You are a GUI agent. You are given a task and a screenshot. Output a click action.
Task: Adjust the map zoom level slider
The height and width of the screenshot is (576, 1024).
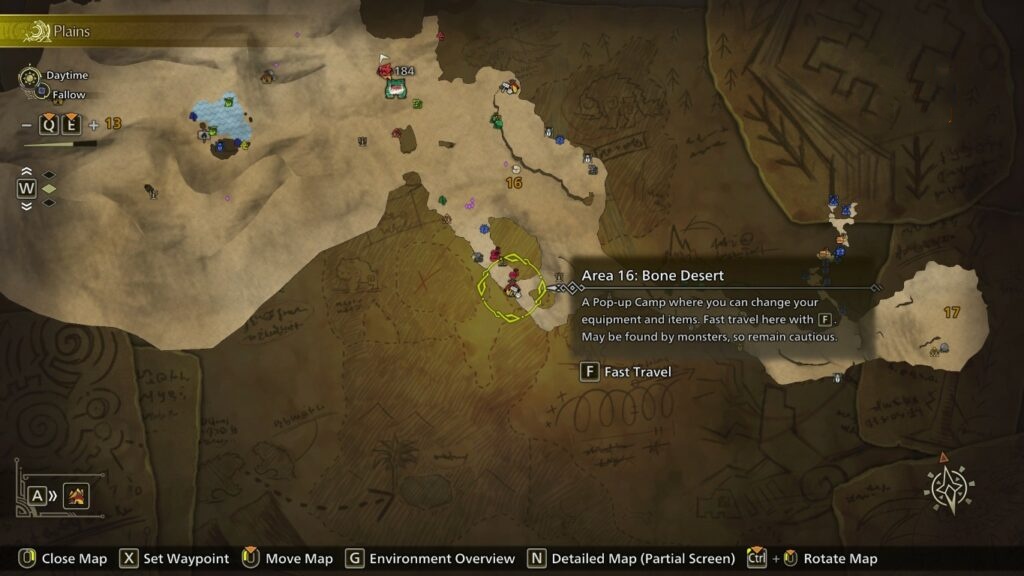(x=60, y=144)
